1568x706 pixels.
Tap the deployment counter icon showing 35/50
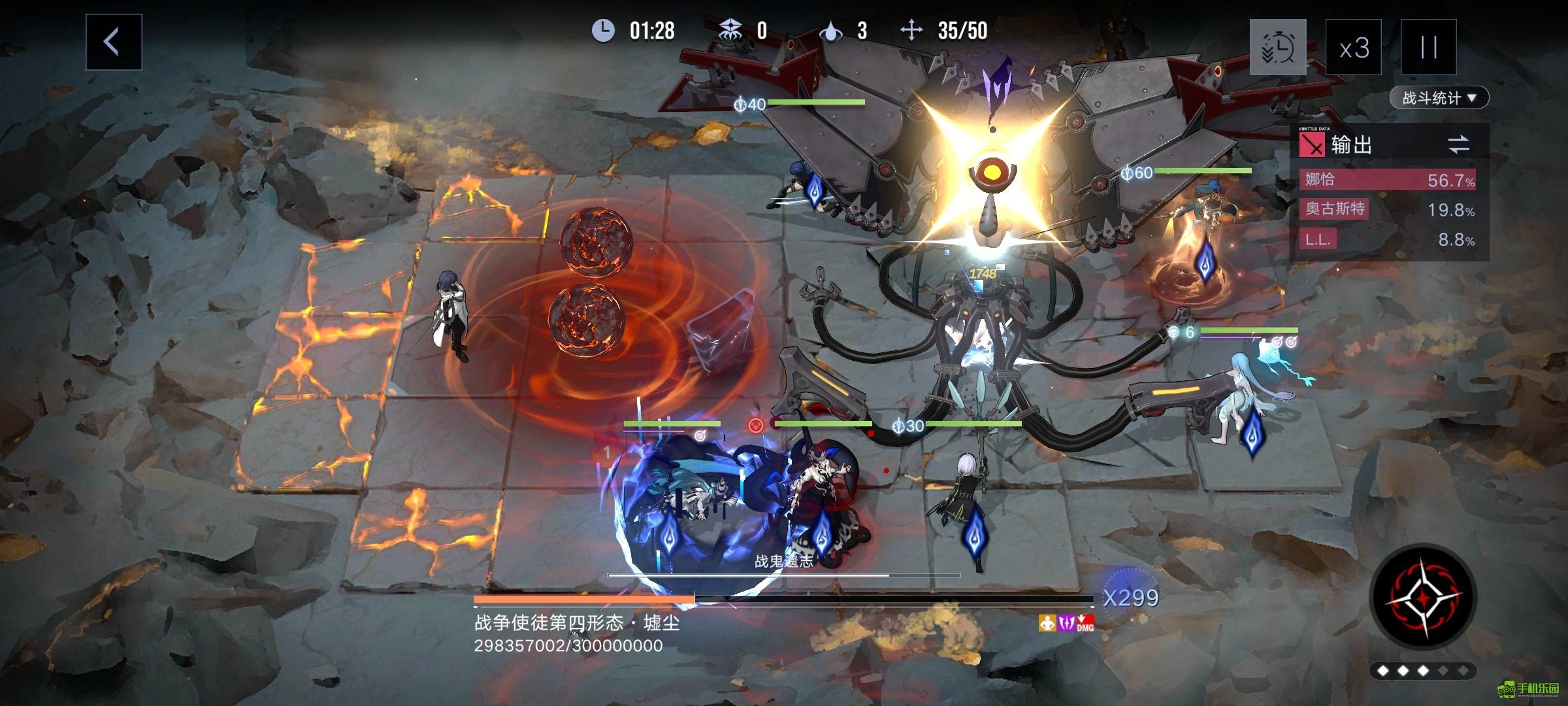point(910,29)
